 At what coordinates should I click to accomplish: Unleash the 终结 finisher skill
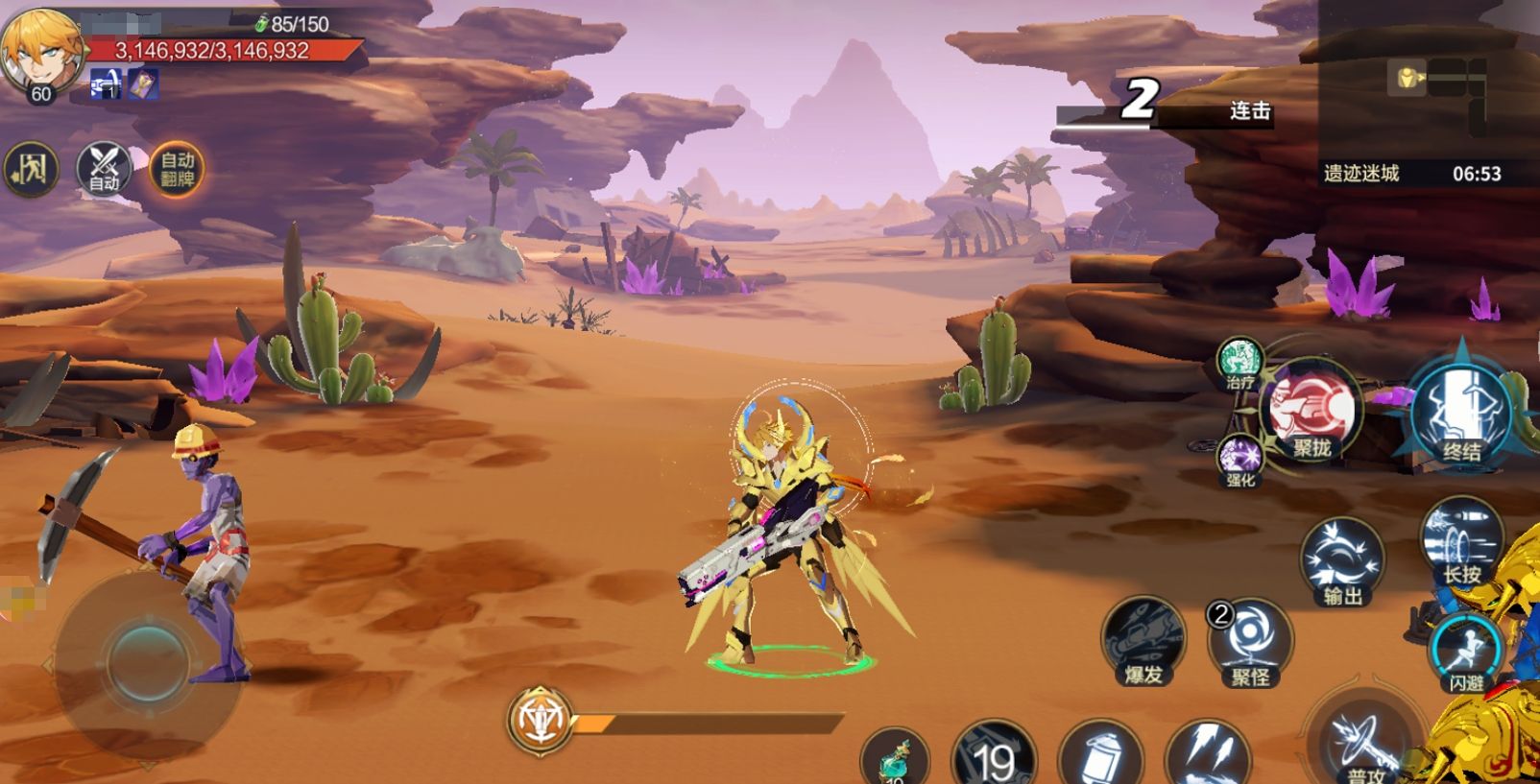(1460, 413)
